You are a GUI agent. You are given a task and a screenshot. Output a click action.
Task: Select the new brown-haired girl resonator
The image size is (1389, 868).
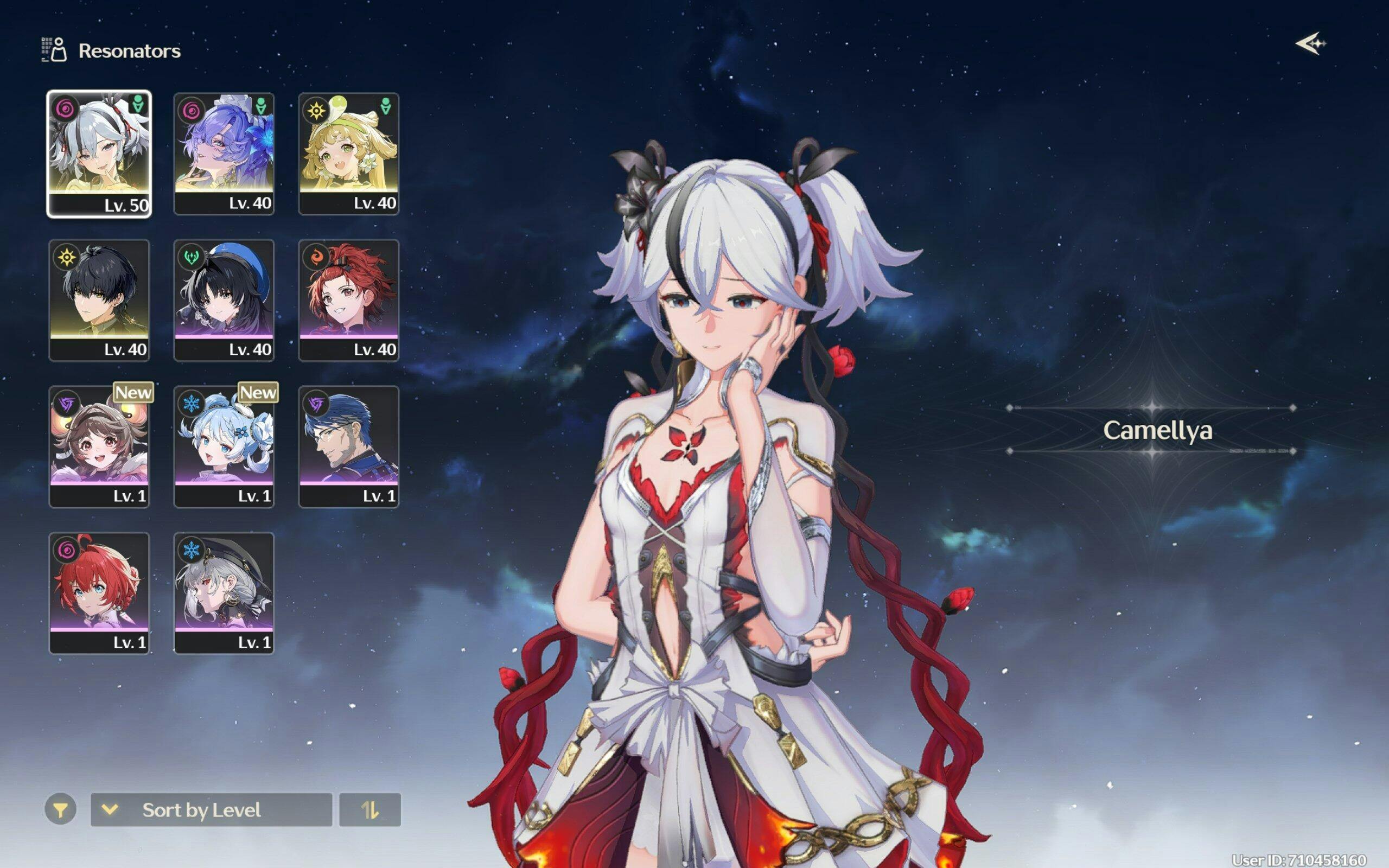99,446
